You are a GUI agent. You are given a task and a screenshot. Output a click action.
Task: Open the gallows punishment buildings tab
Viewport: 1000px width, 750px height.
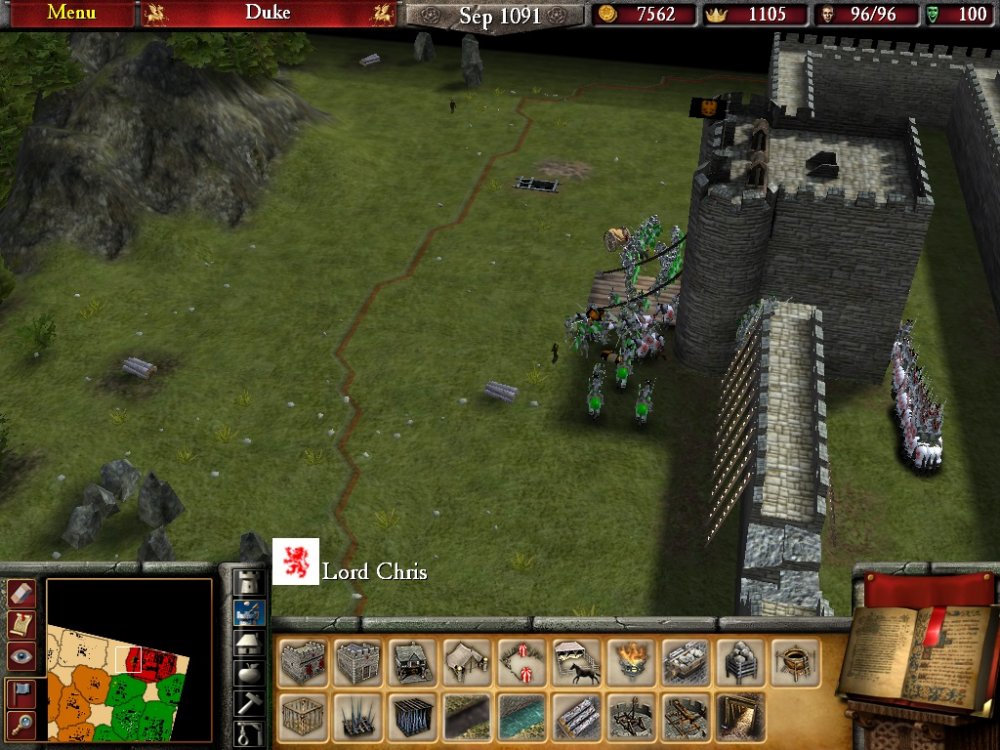[248, 735]
